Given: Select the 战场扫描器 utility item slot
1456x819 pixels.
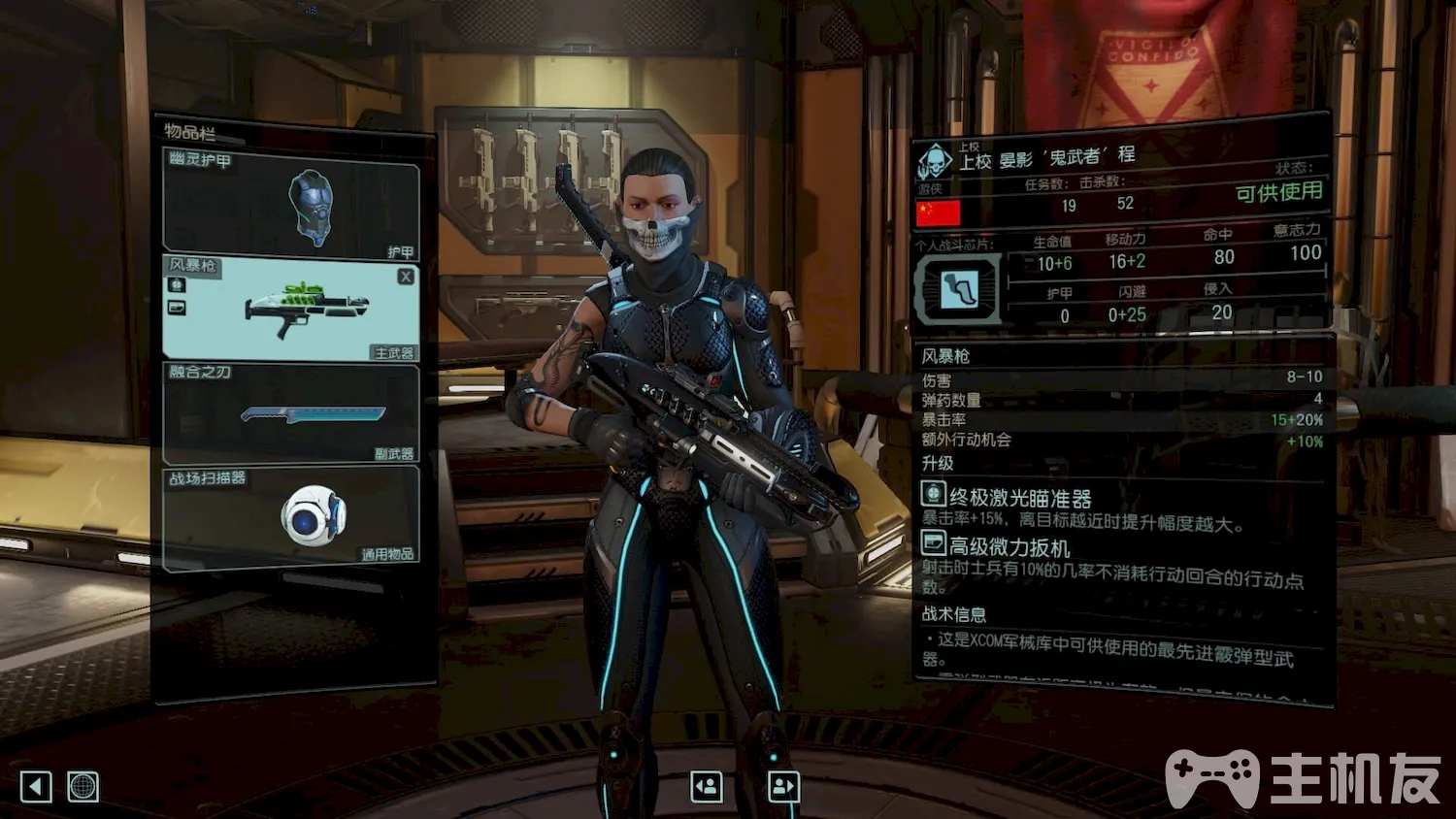Looking at the screenshot, I should (291, 517).
